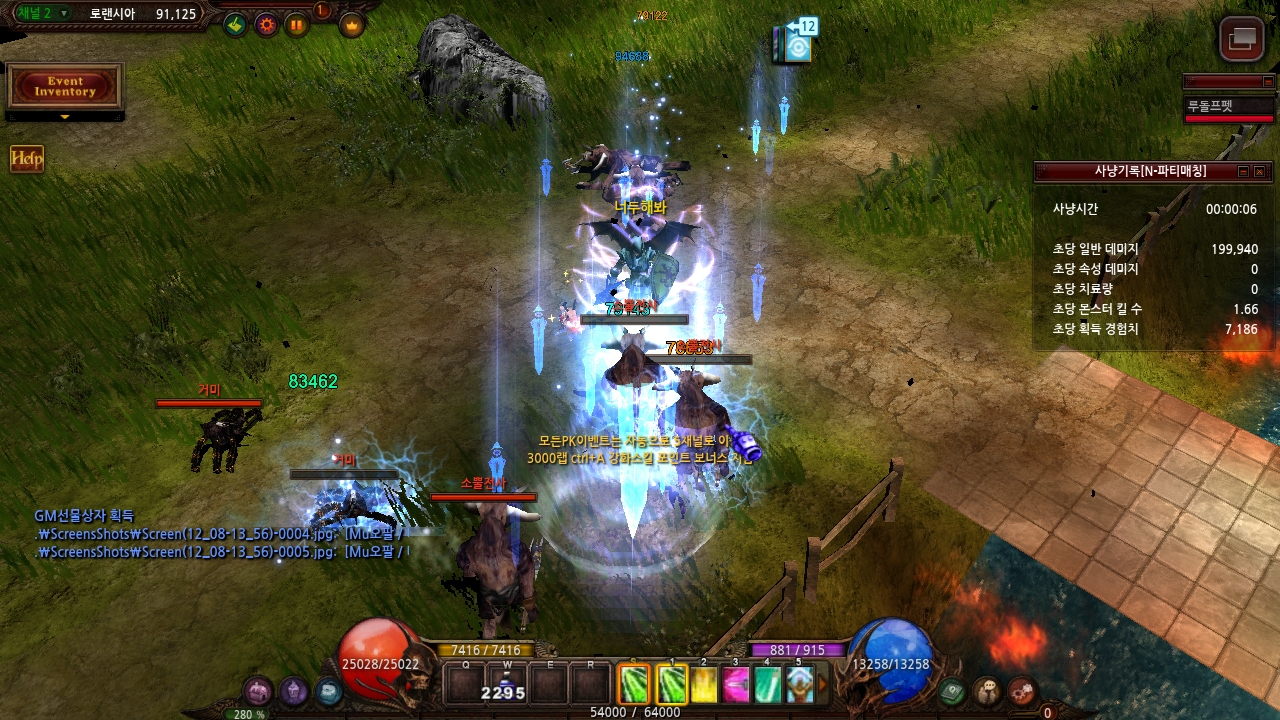This screenshot has height=720, width=1280.
Task: Expand the skill bar arrow
Action: pos(823,685)
